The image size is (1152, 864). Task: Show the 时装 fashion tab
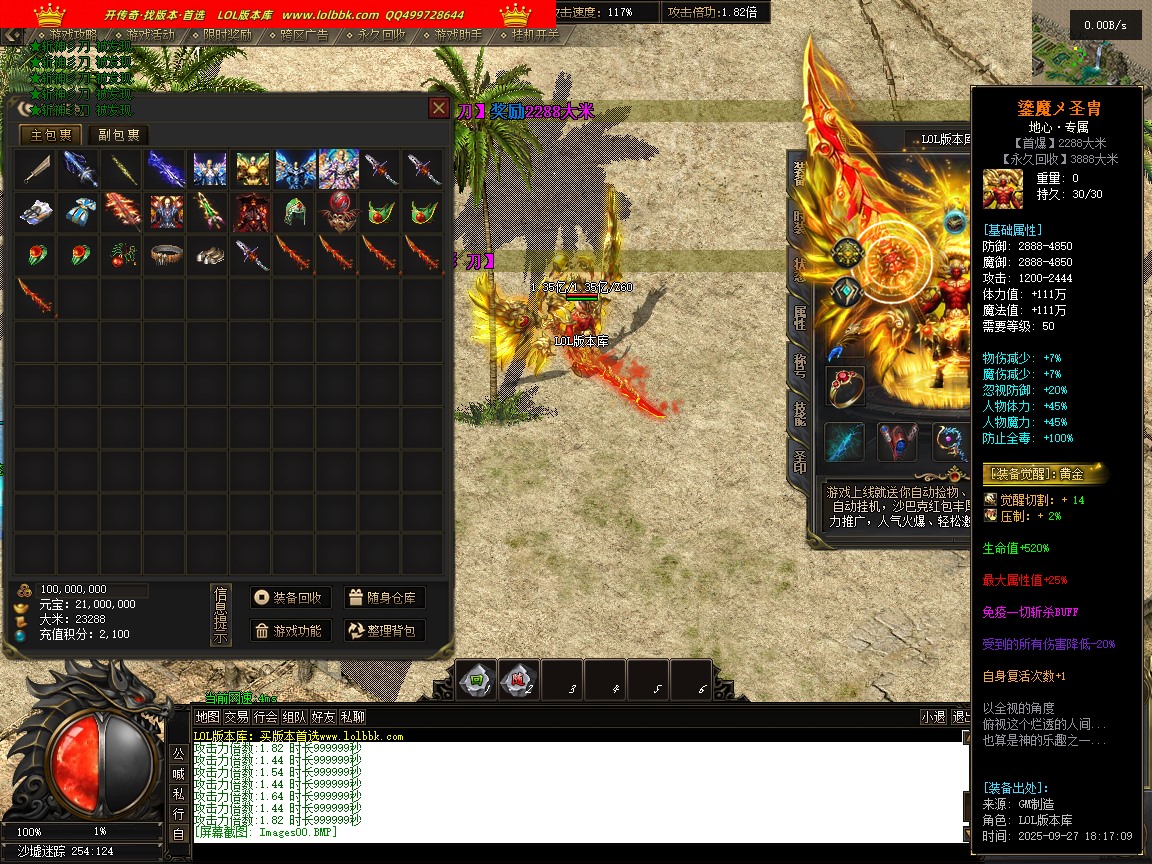point(800,221)
